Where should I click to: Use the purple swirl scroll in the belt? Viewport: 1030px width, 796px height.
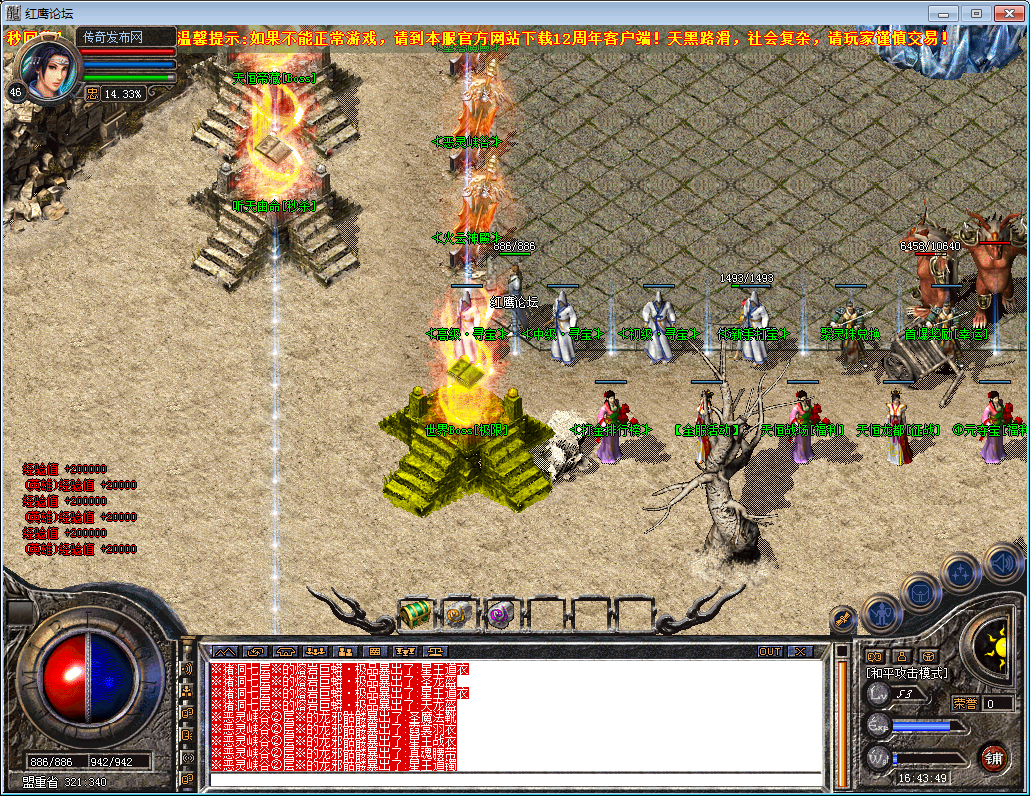pyautogui.click(x=499, y=614)
